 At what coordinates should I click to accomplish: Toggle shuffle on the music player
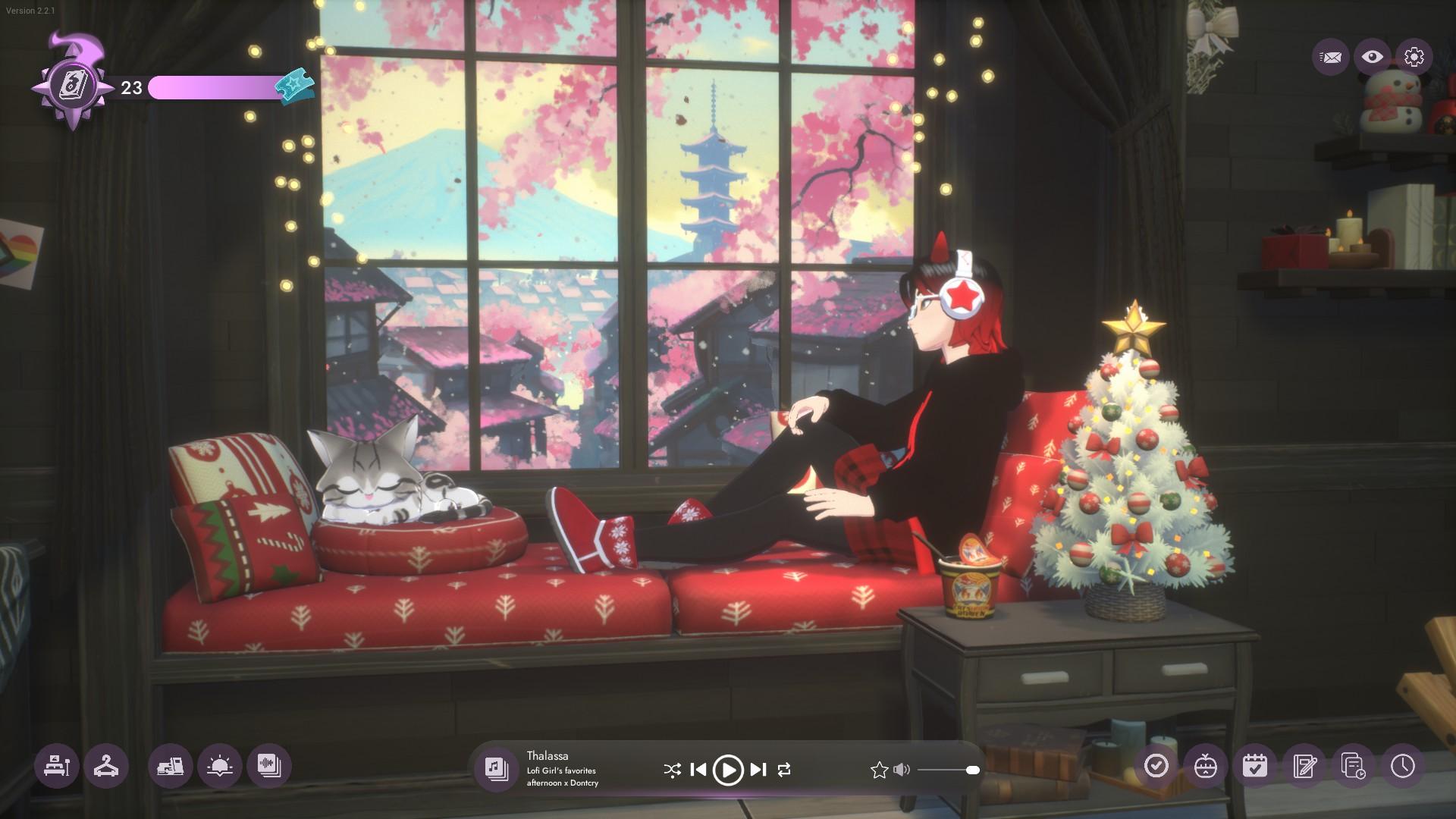pyautogui.click(x=672, y=770)
